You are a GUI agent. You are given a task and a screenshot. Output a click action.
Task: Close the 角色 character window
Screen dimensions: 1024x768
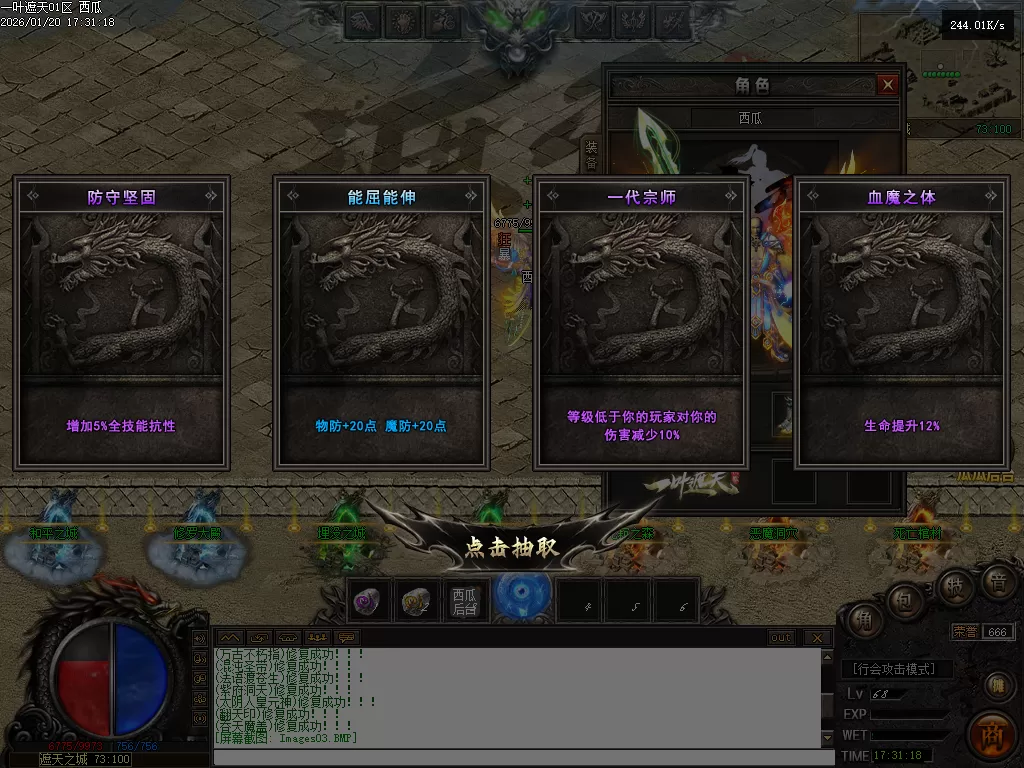[887, 86]
